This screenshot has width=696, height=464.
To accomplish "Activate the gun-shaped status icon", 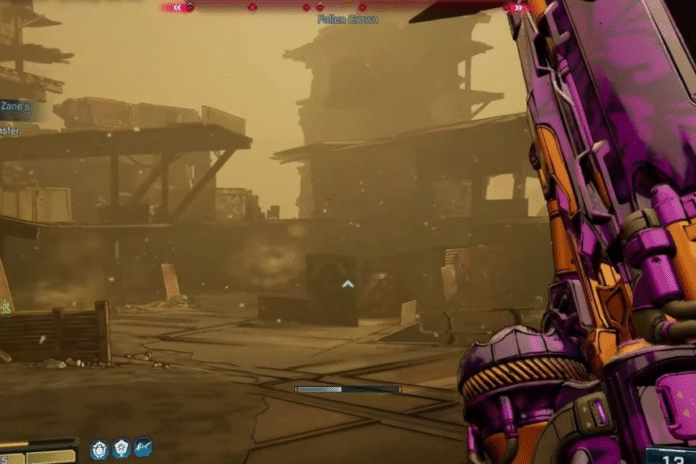I will (x=143, y=449).
